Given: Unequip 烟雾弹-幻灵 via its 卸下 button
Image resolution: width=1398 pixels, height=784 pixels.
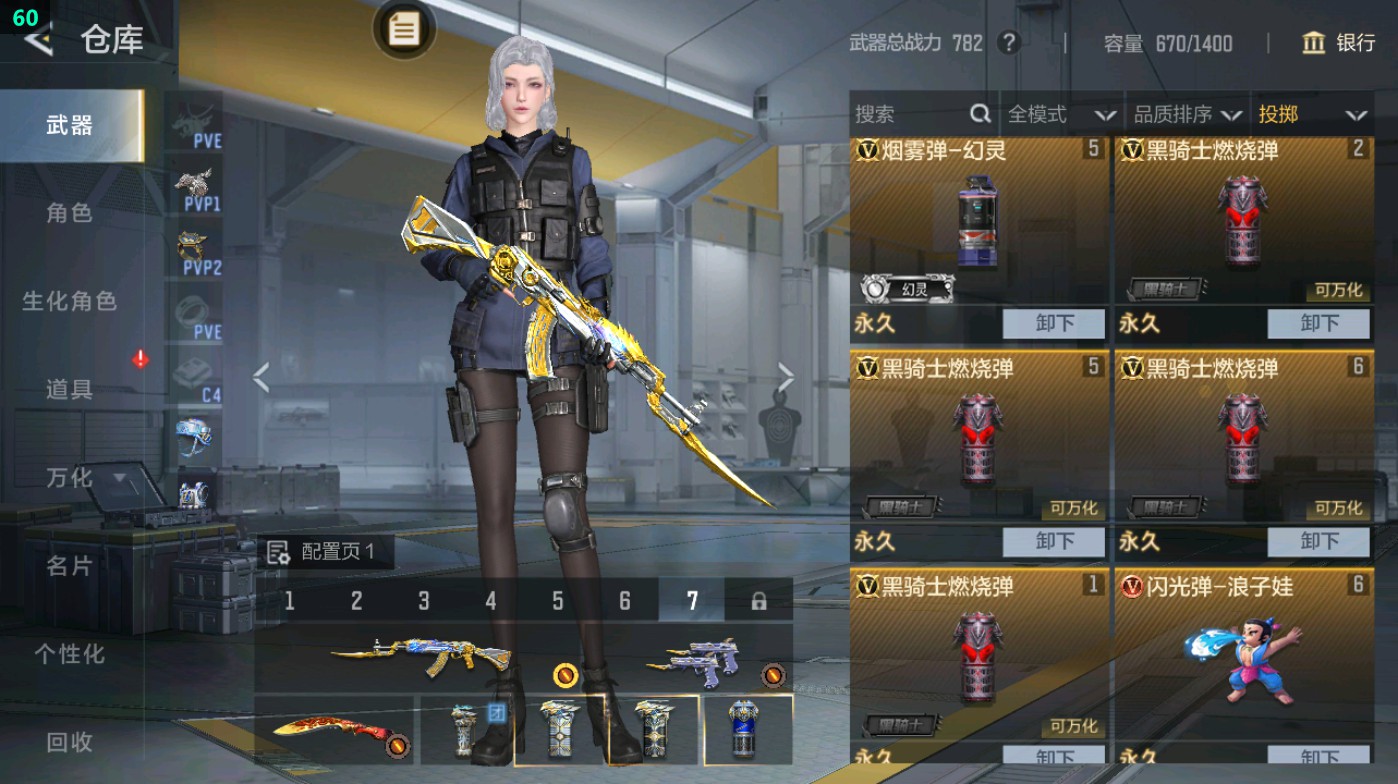Looking at the screenshot, I should click(1055, 323).
